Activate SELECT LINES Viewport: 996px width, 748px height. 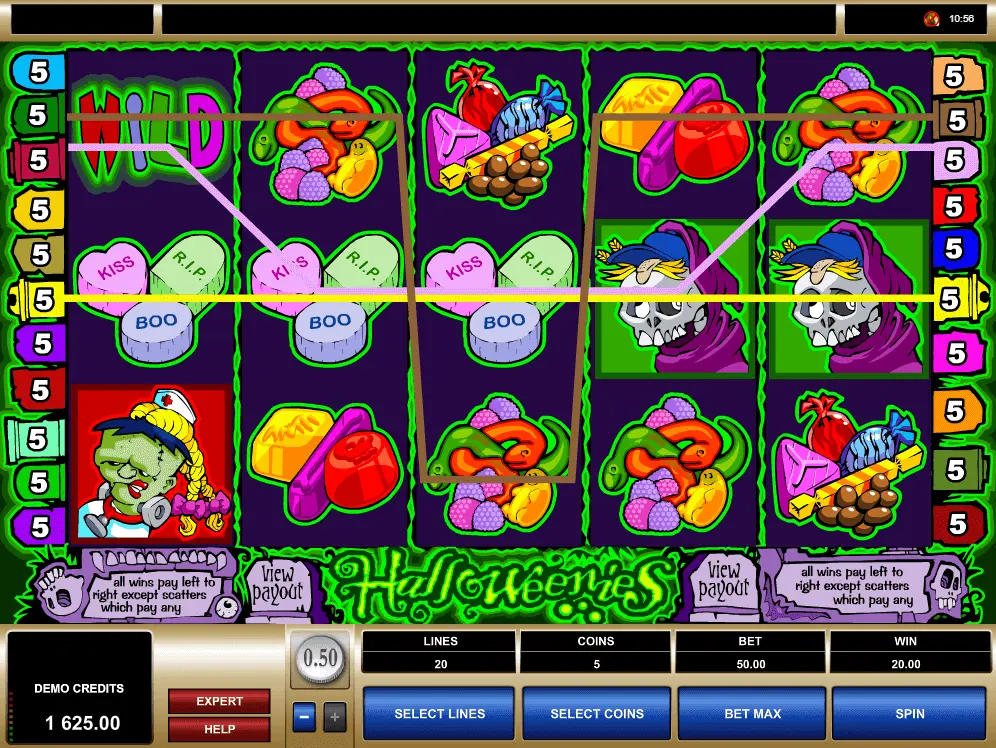point(439,713)
